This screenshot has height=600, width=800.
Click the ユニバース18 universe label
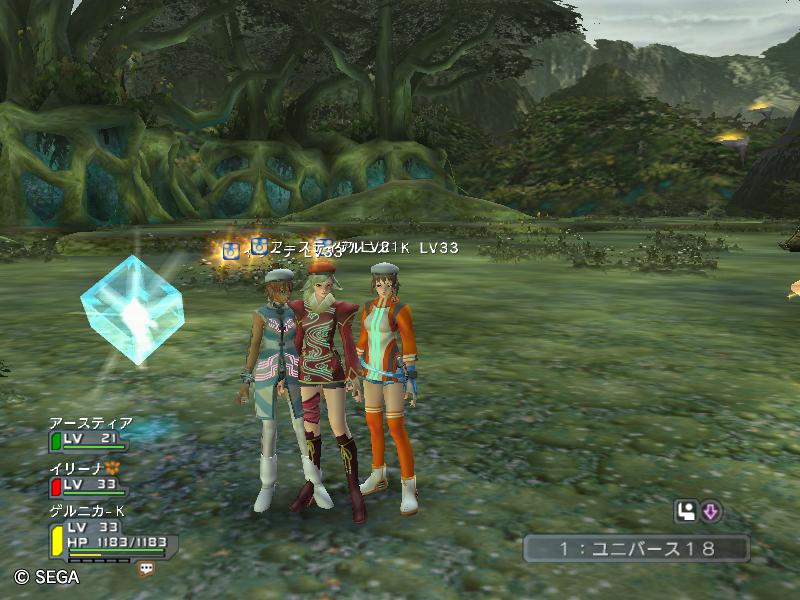636,548
